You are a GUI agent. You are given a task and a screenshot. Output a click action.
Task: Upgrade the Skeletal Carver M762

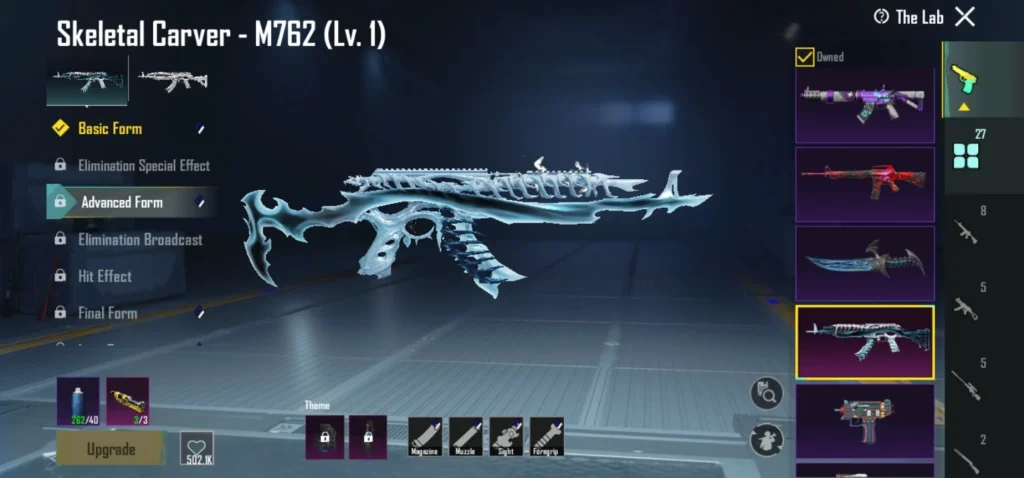click(x=110, y=449)
